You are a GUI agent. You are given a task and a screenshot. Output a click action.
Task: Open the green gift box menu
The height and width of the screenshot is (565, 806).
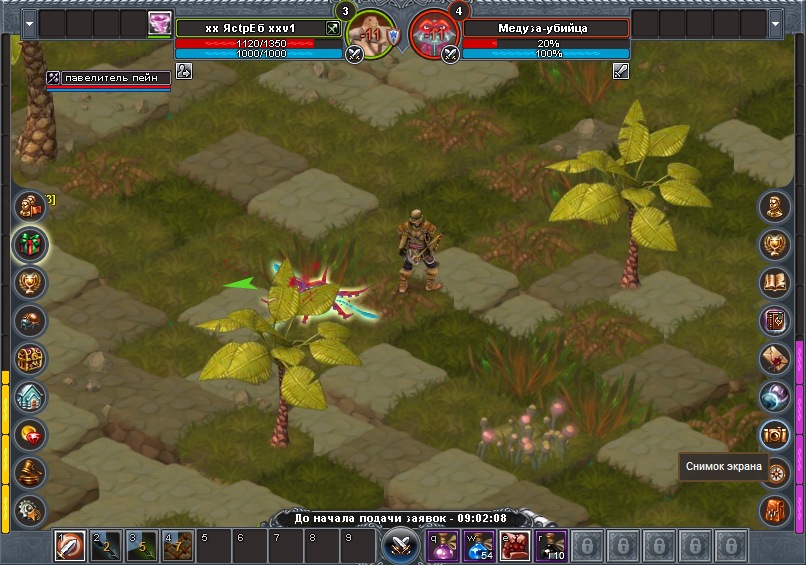[30, 244]
